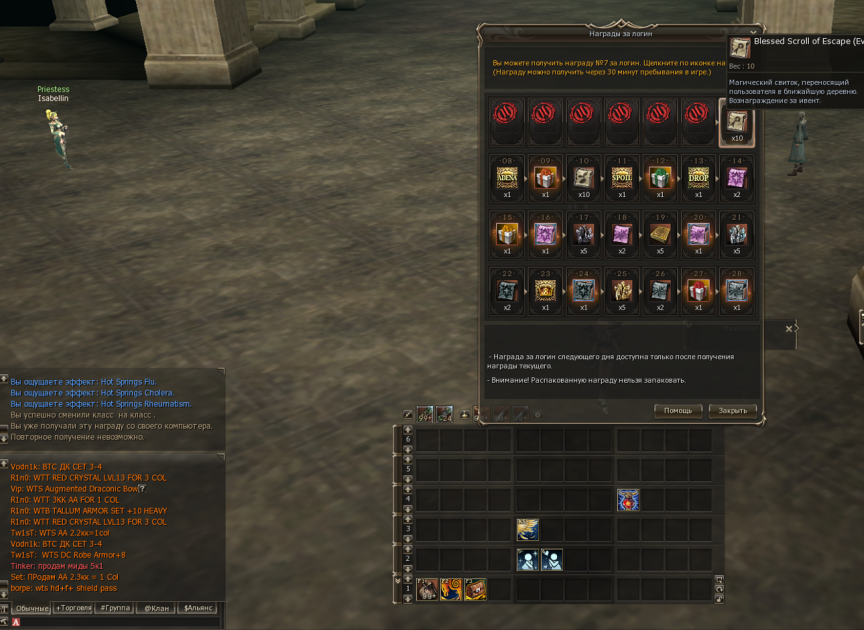The width and height of the screenshot is (864, 630).
Task: Open the @Клан clan chat tab
Action: point(155,608)
